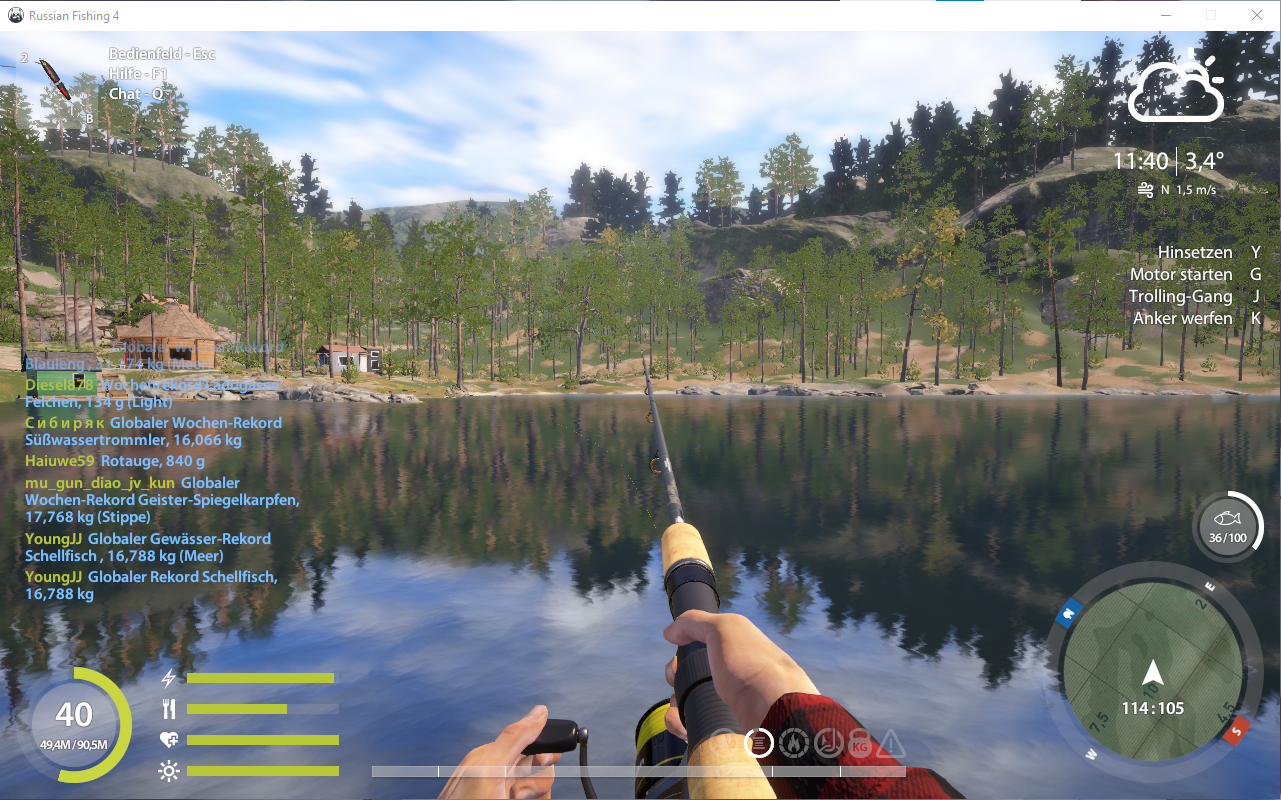Click the reel spool indicator icon
The height and width of the screenshot is (800, 1281).
pyautogui.click(x=759, y=743)
